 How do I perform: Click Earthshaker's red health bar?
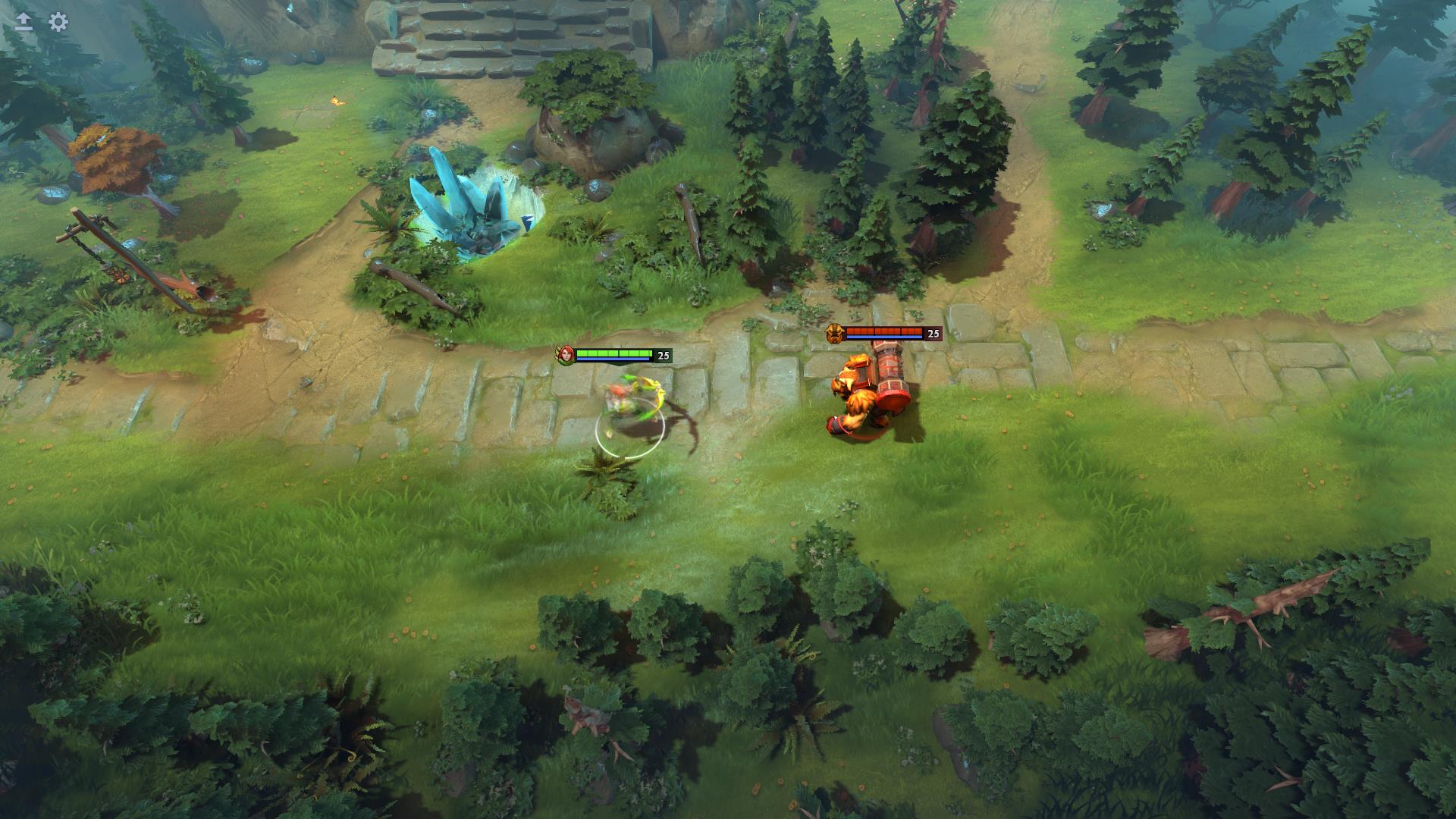883,331
